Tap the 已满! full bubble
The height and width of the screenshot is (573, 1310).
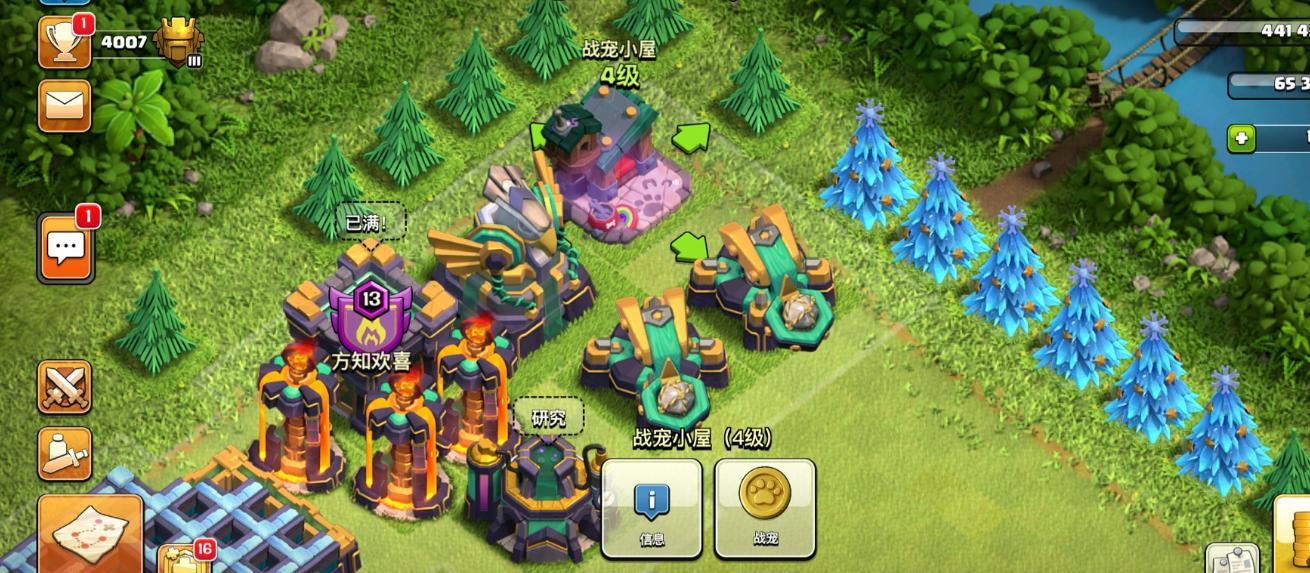coord(370,223)
